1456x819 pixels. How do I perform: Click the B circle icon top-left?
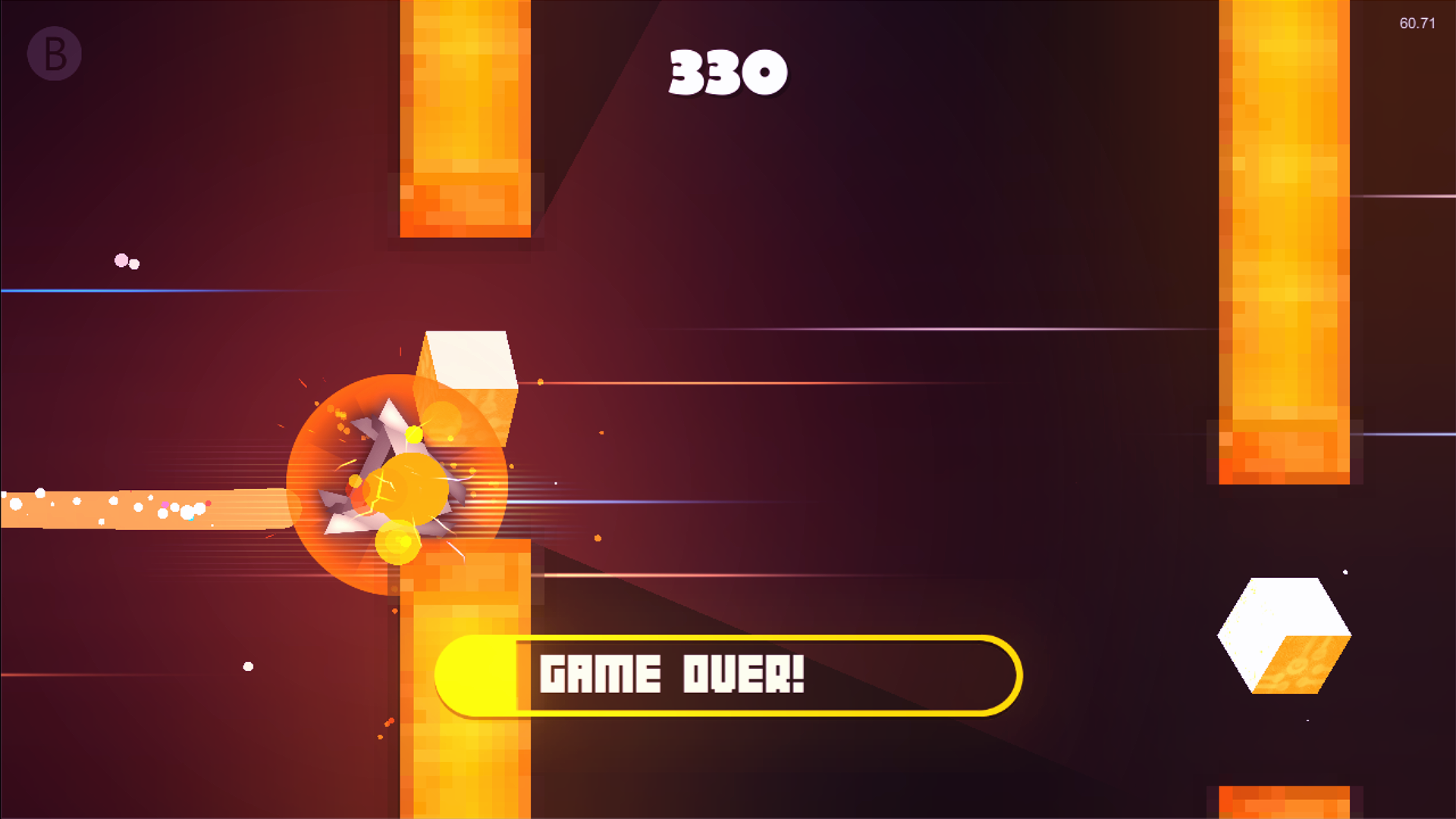(x=54, y=54)
